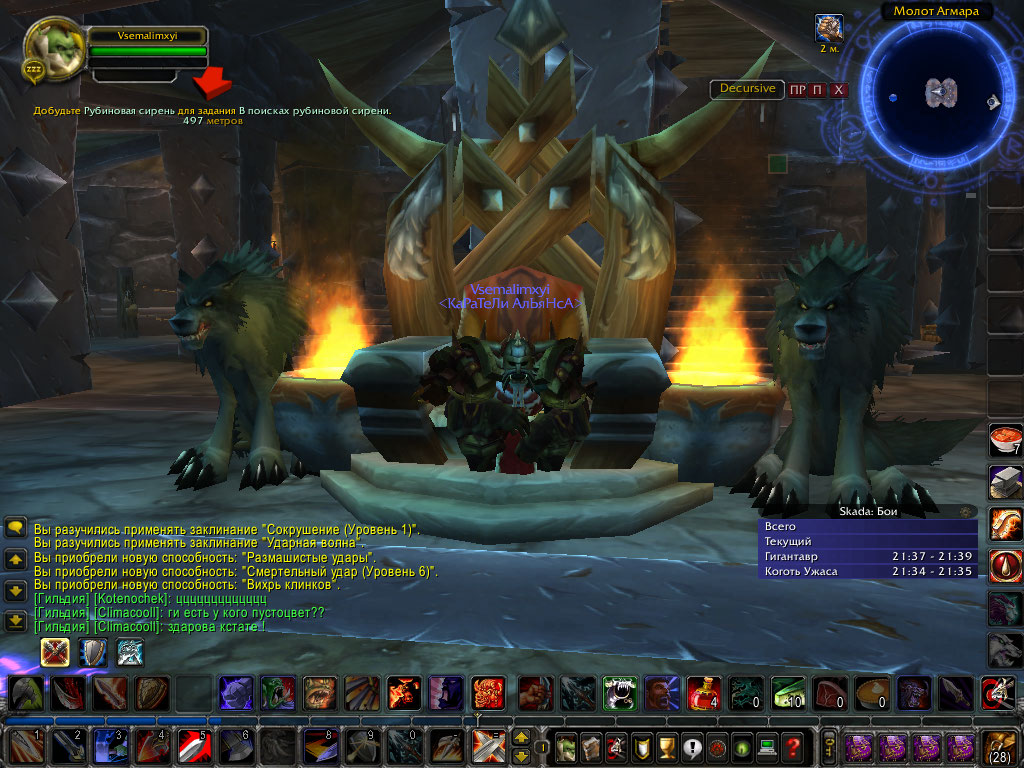Click the Decursive ПР button
The image size is (1024, 768).
pos(797,90)
